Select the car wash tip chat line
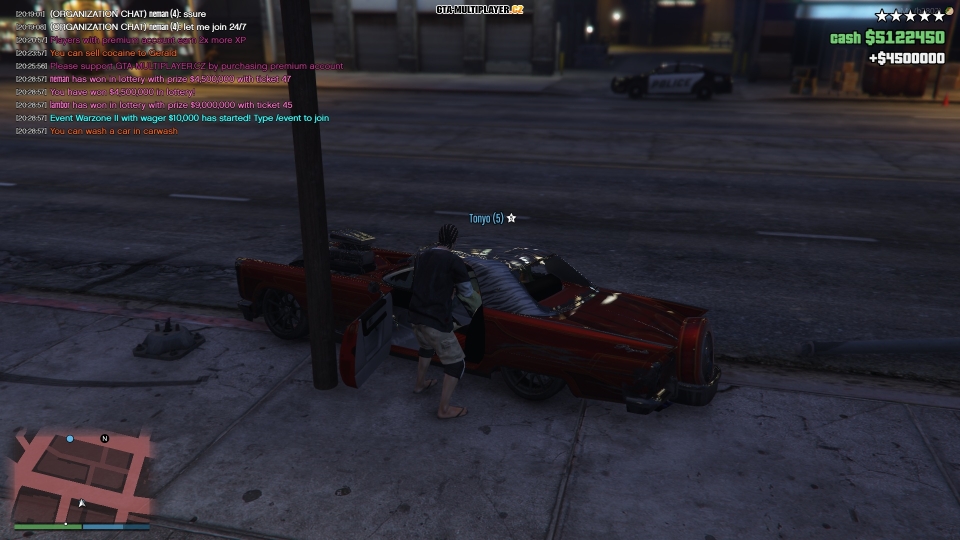This screenshot has height=540, width=960. [x=114, y=131]
